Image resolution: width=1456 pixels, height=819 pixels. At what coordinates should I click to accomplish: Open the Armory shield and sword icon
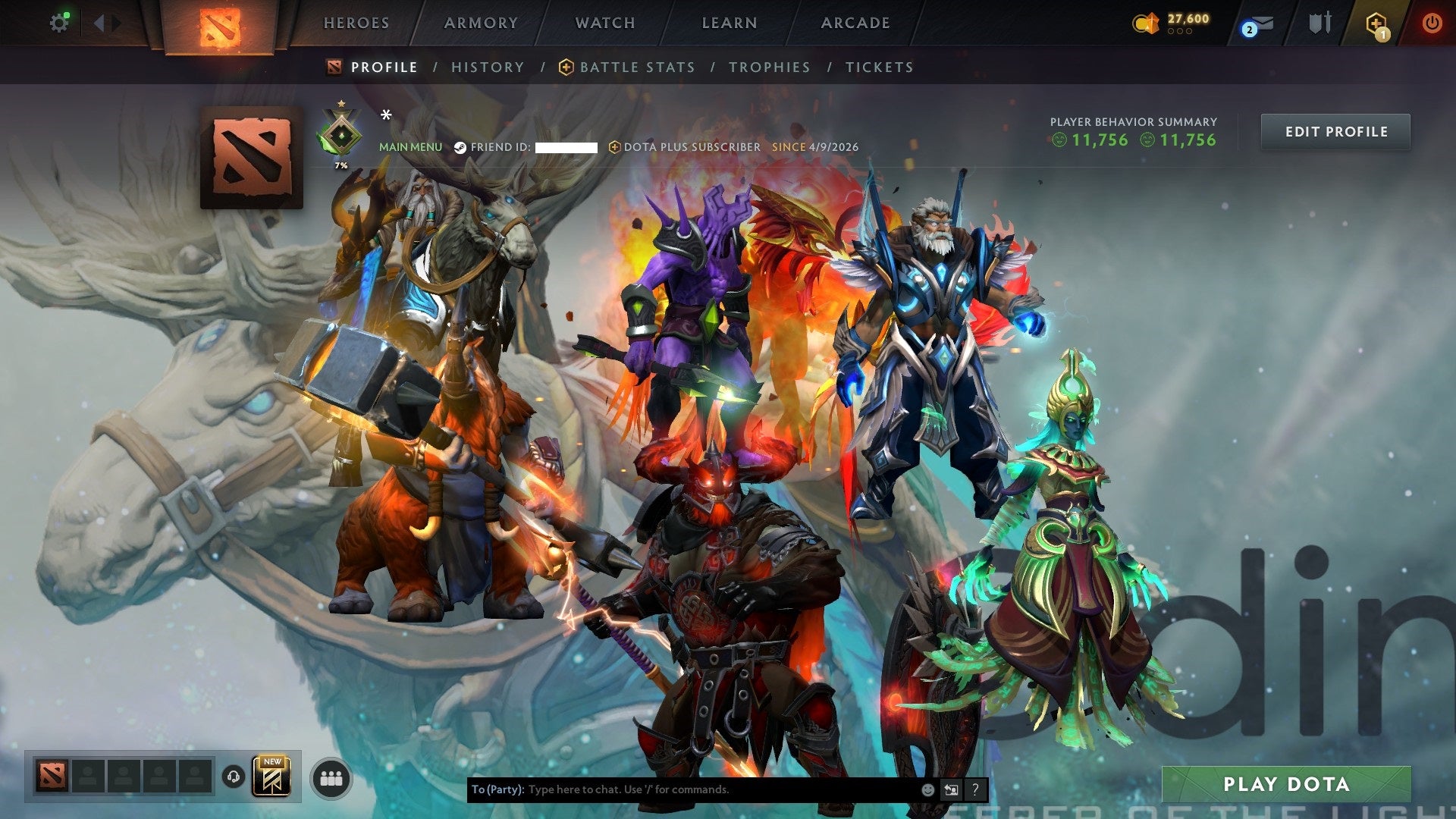[x=1319, y=23]
